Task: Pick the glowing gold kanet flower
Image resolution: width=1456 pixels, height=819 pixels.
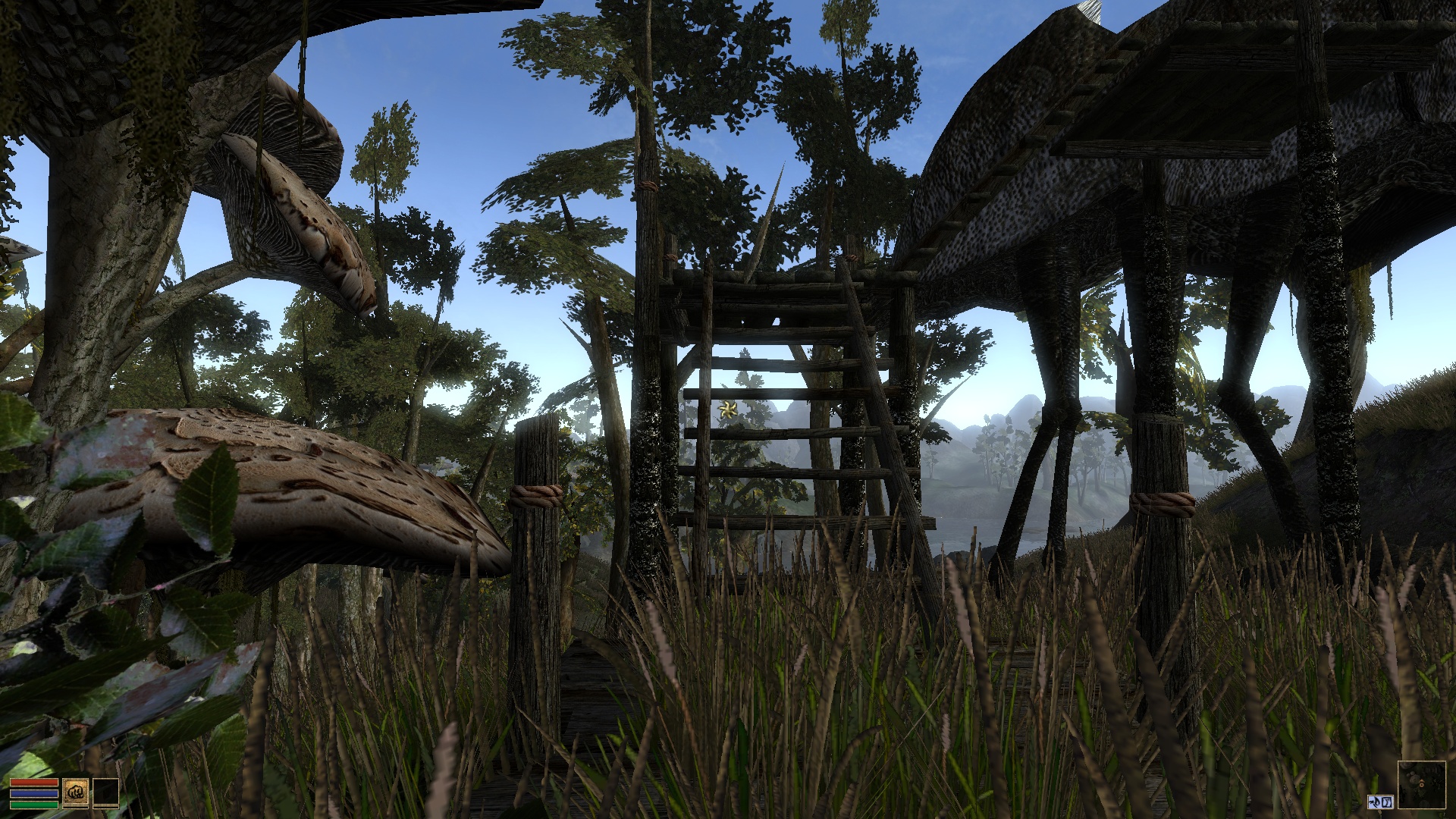Action: (x=726, y=410)
